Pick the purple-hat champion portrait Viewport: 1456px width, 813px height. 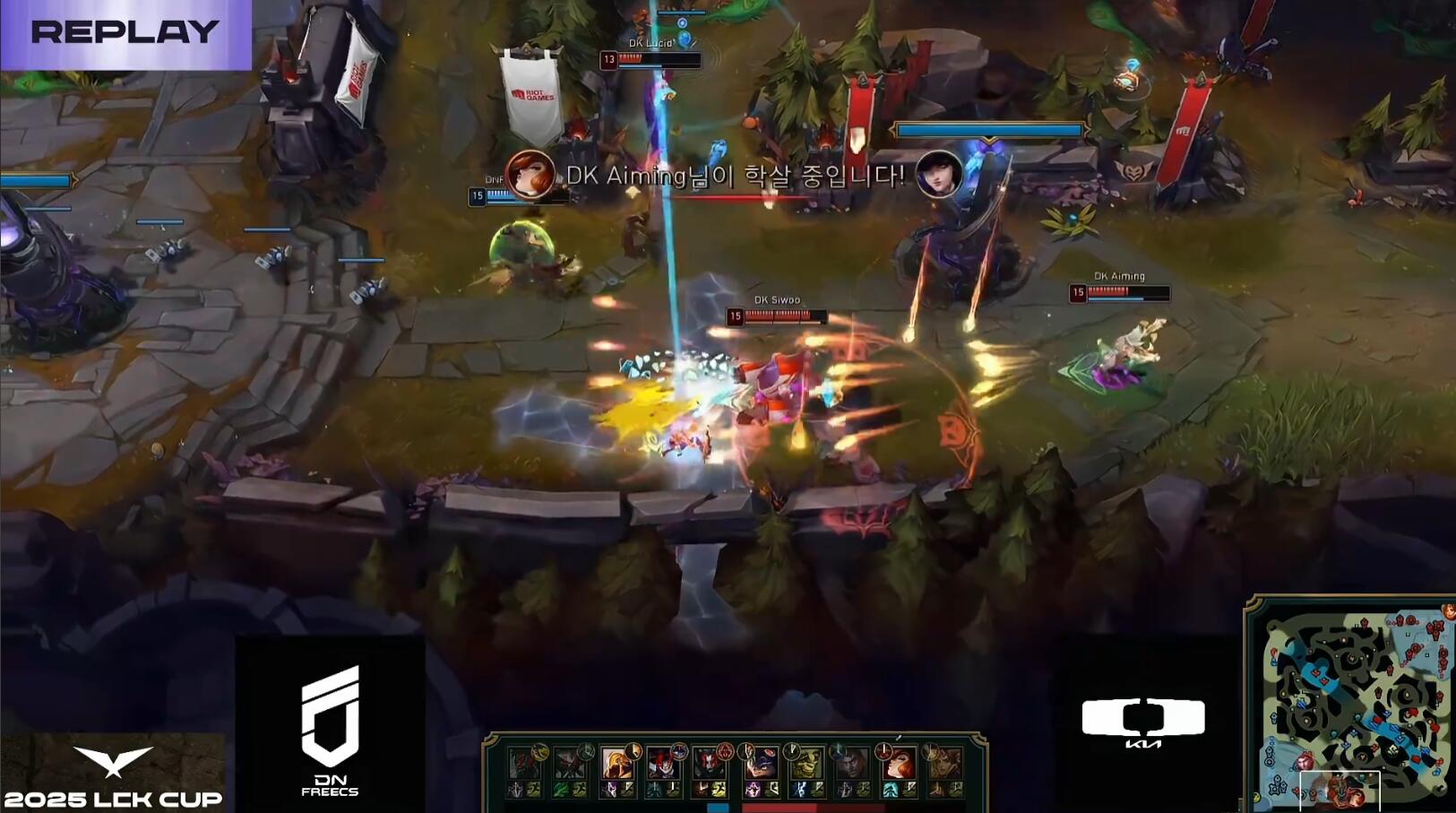(759, 764)
